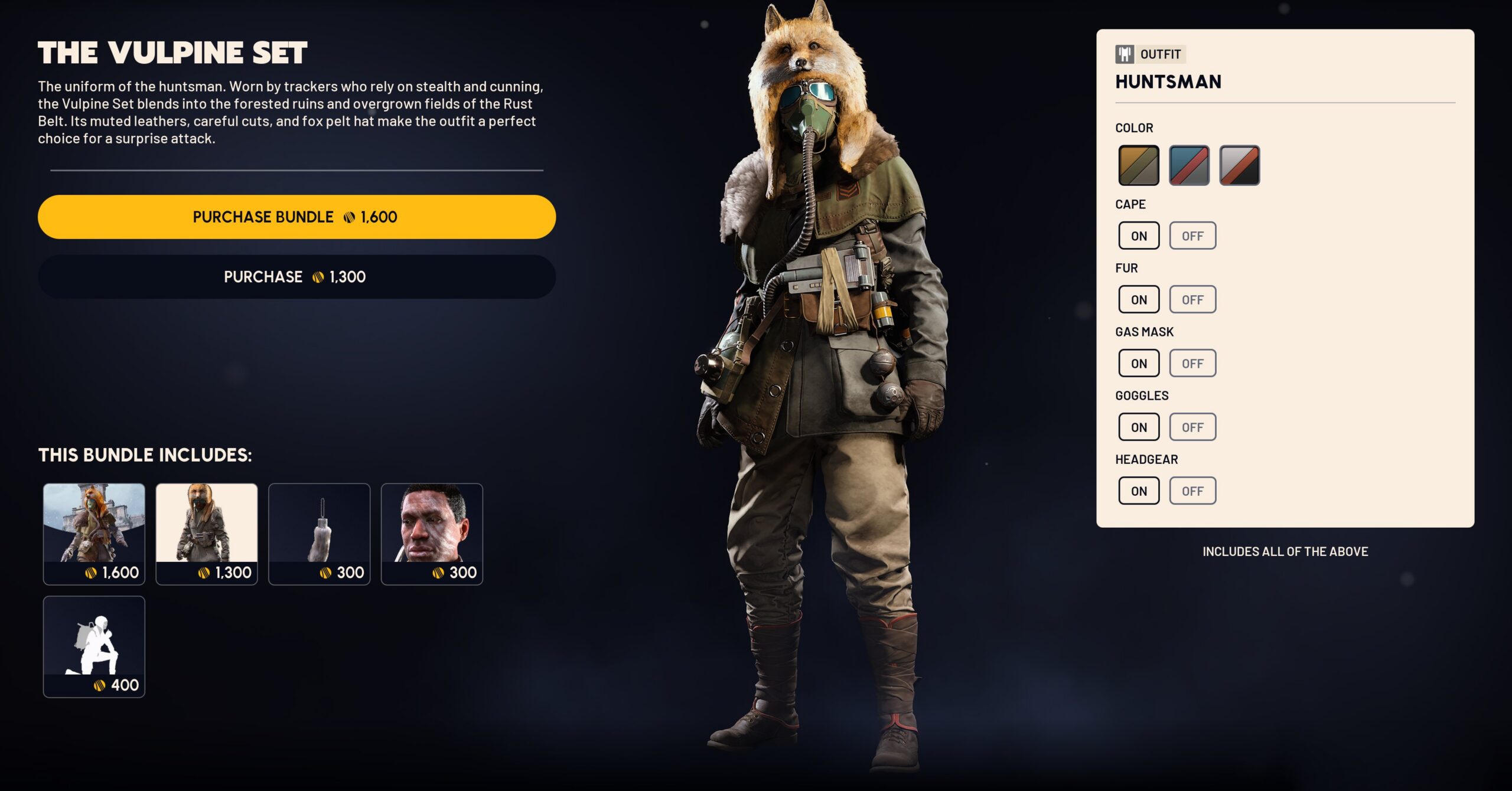Purchase the bundle for 1,600 coins

pos(296,217)
